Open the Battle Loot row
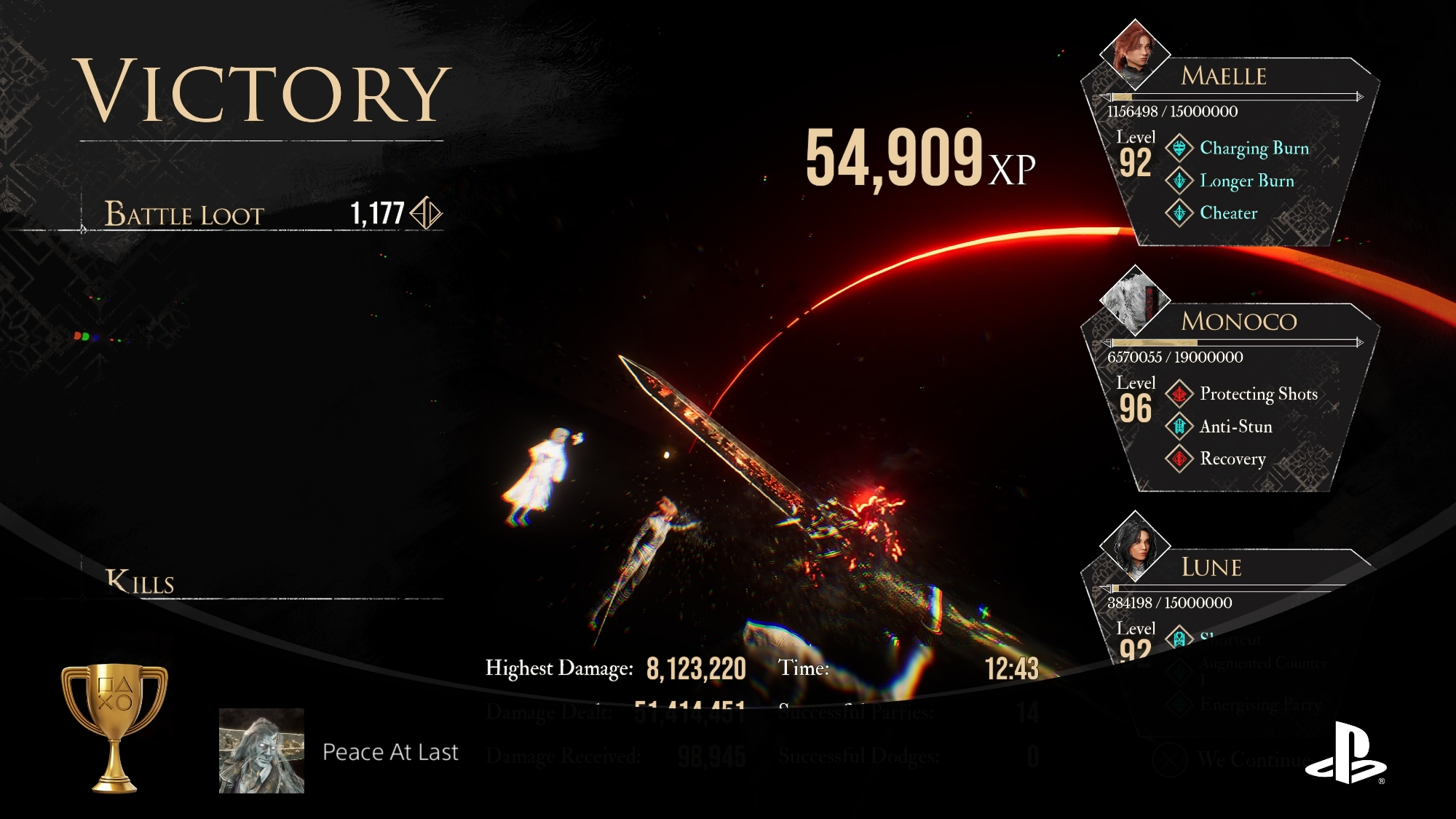This screenshot has height=819, width=1456. tap(262, 215)
